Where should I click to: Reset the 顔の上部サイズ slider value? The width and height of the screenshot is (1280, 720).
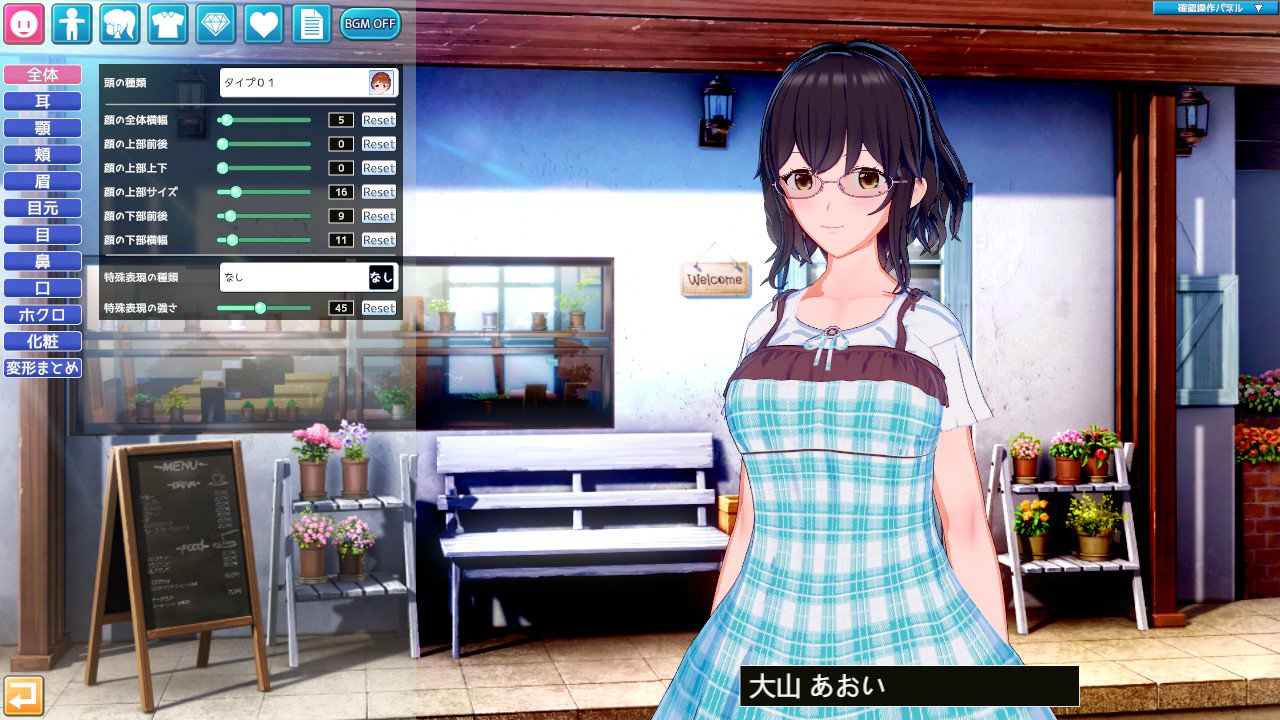point(379,192)
